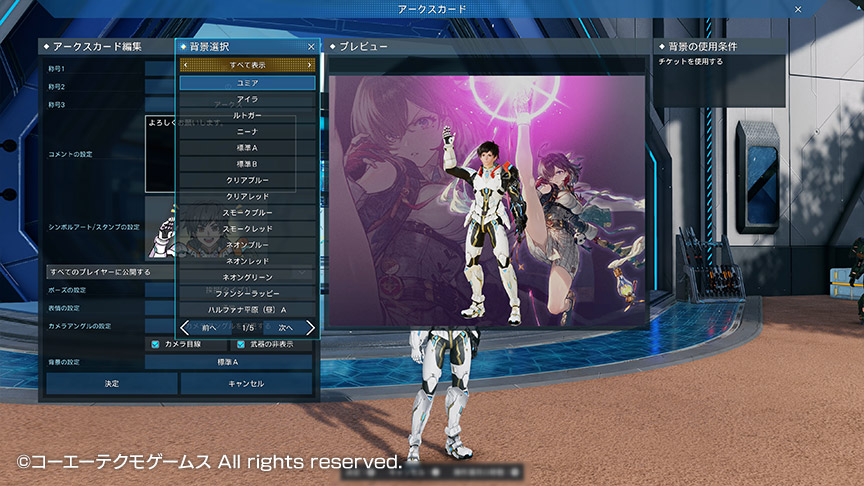Toggle the カメラ目線 checkbox
The width and height of the screenshot is (864, 486).
click(155, 344)
